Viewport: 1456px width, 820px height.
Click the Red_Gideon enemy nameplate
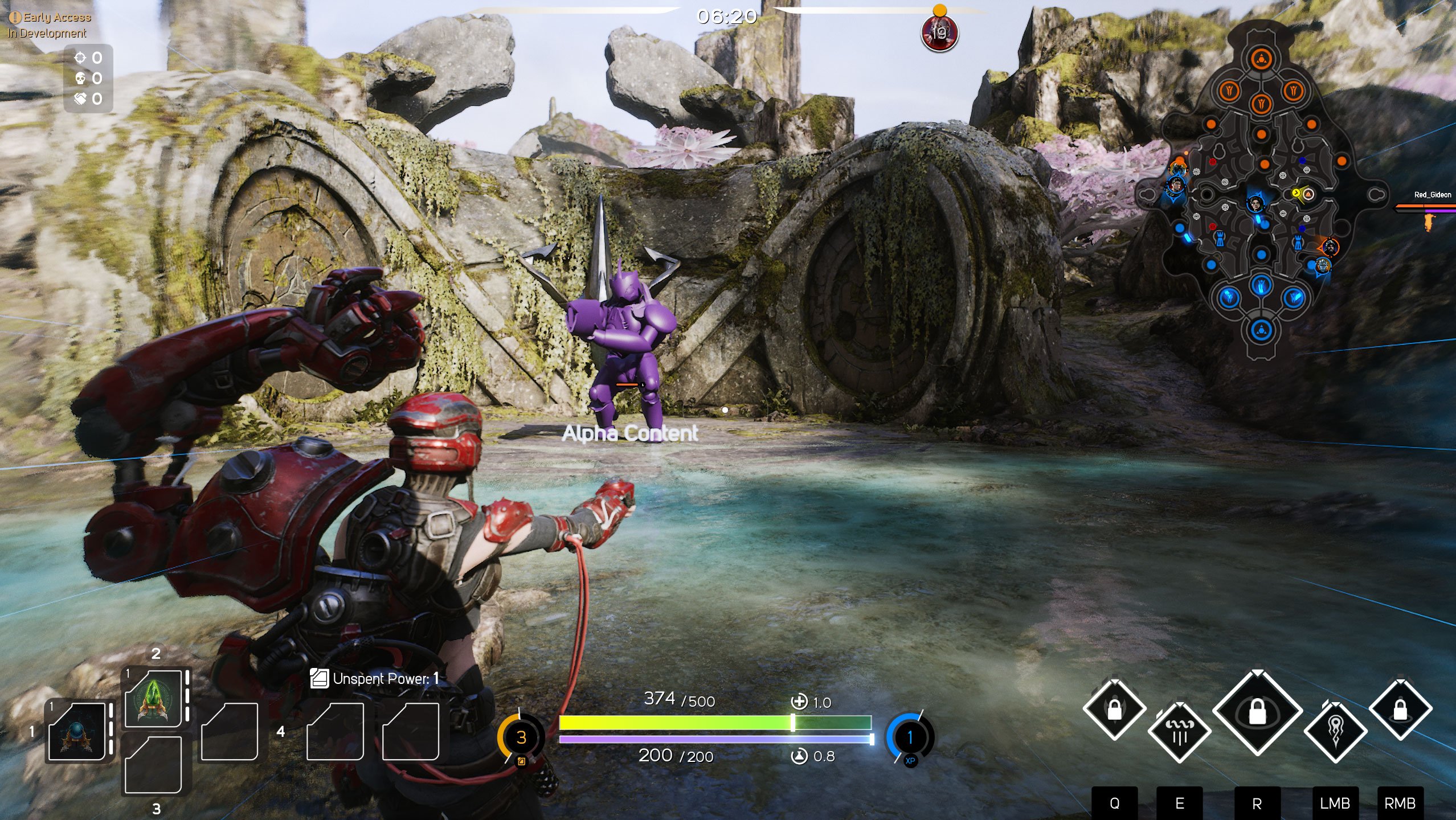click(1432, 195)
